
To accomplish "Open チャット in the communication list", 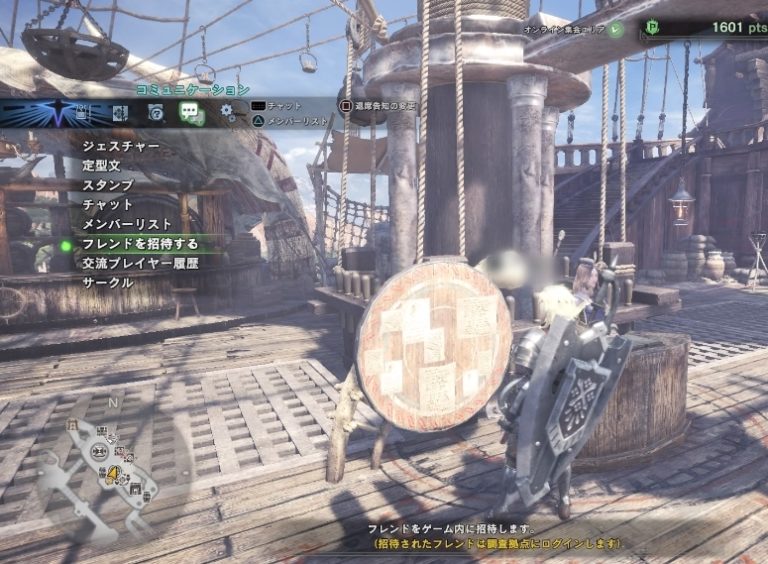I will pyautogui.click(x=108, y=205).
